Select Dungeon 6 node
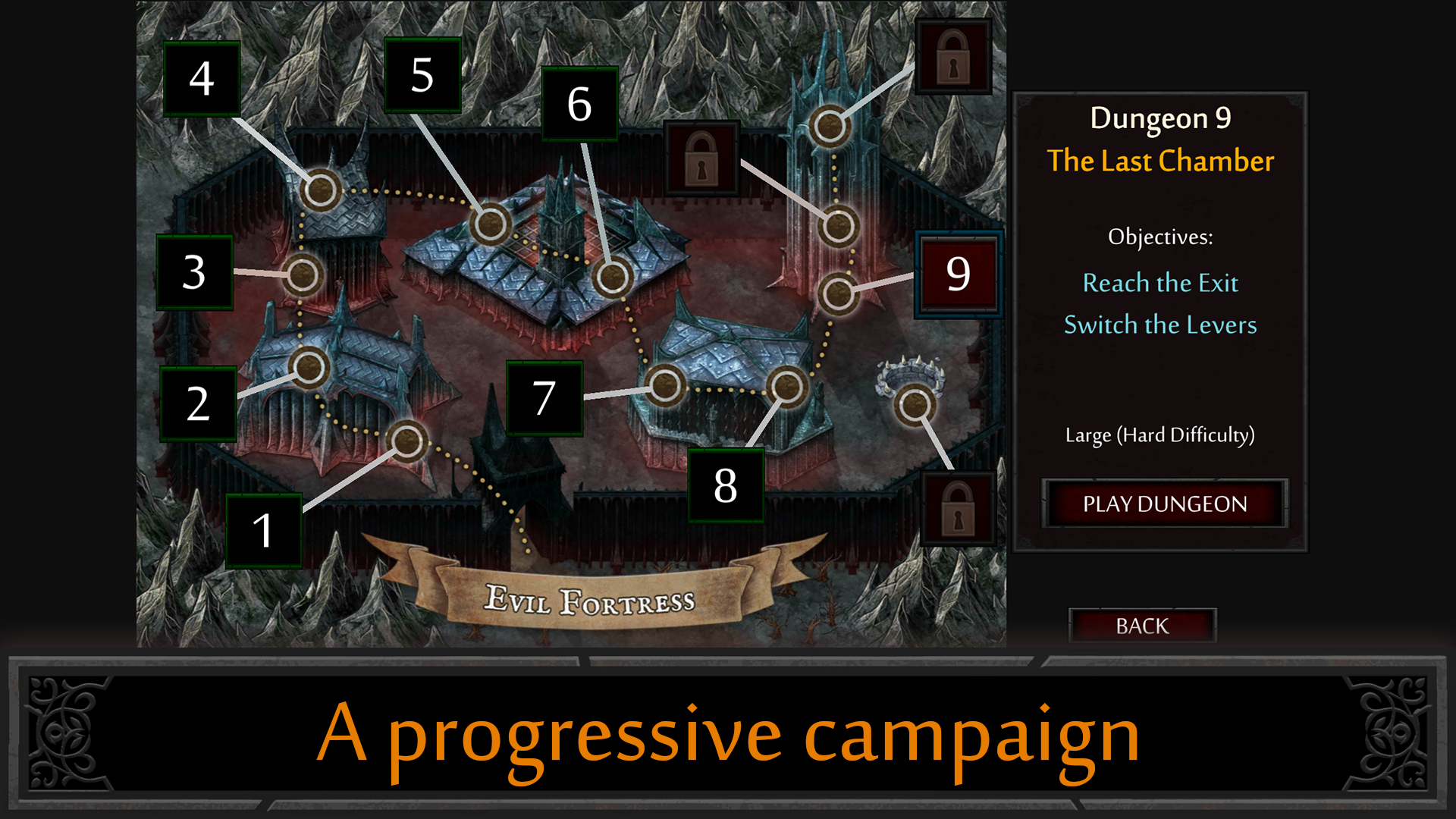The image size is (1456, 819). pos(614,277)
